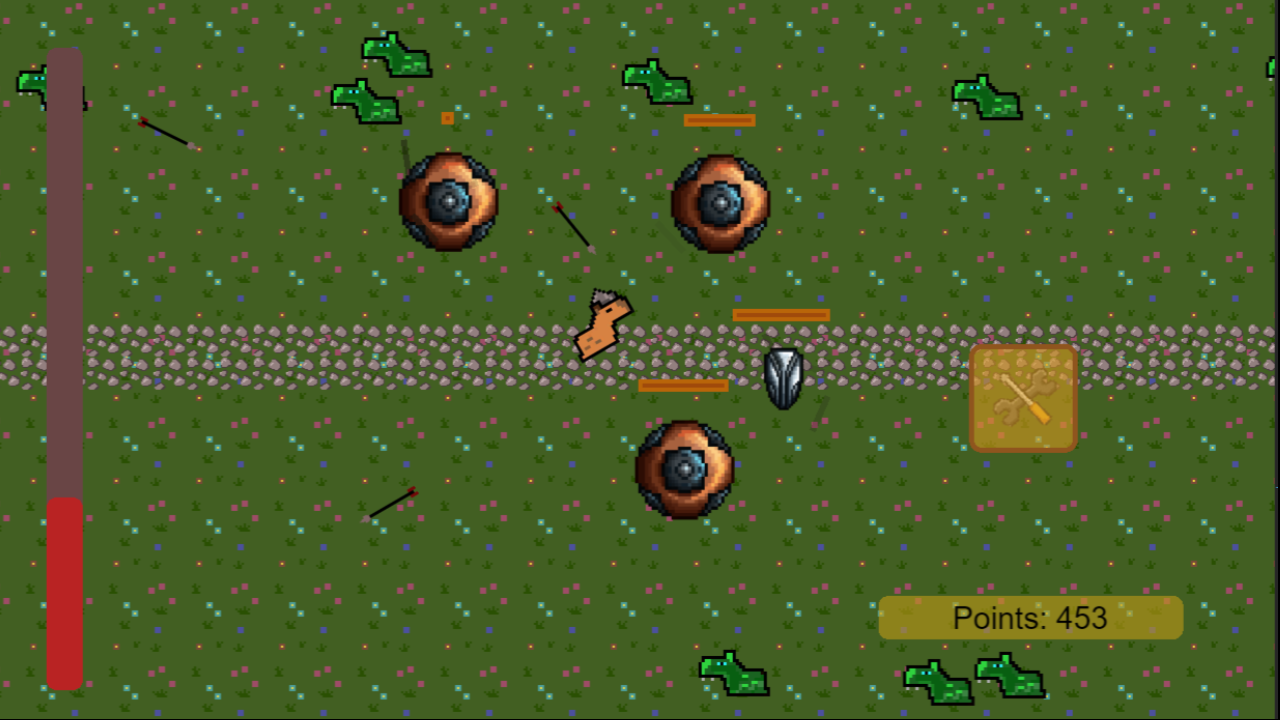
Task: Select the small orange pickup square near top
Action: (447, 118)
